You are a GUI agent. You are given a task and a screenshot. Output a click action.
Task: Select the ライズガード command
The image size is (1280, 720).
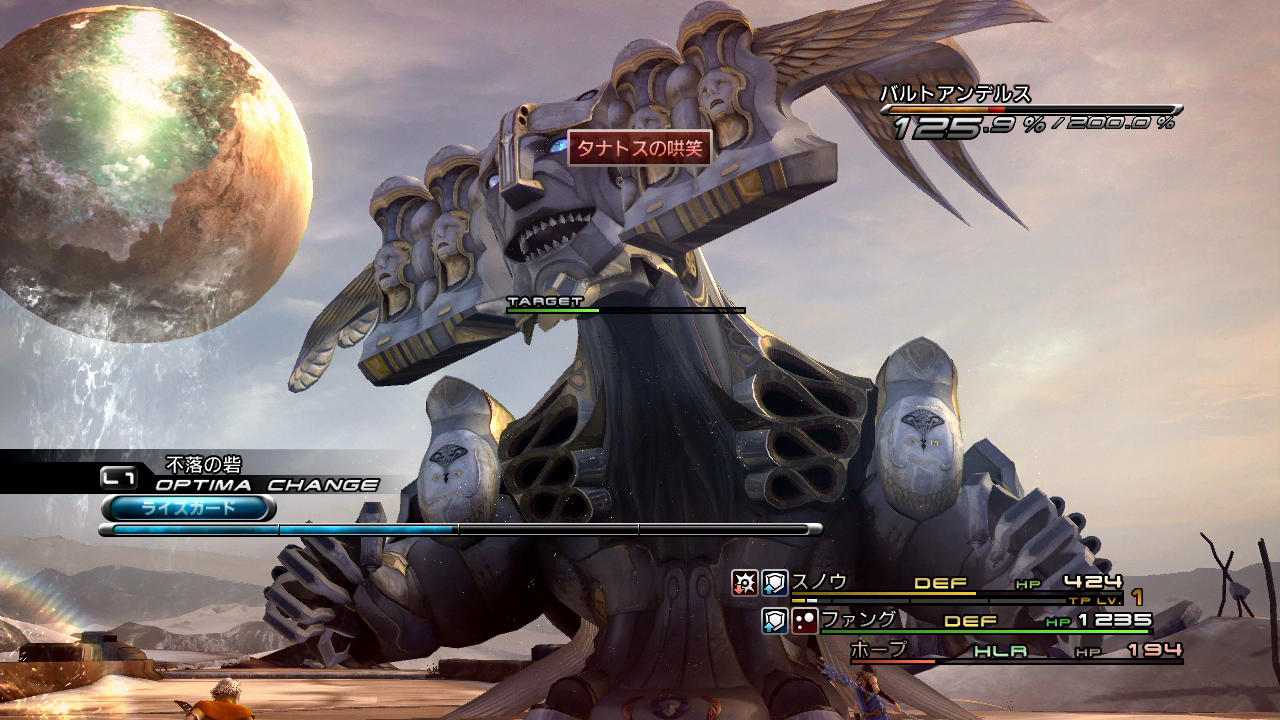pos(188,508)
